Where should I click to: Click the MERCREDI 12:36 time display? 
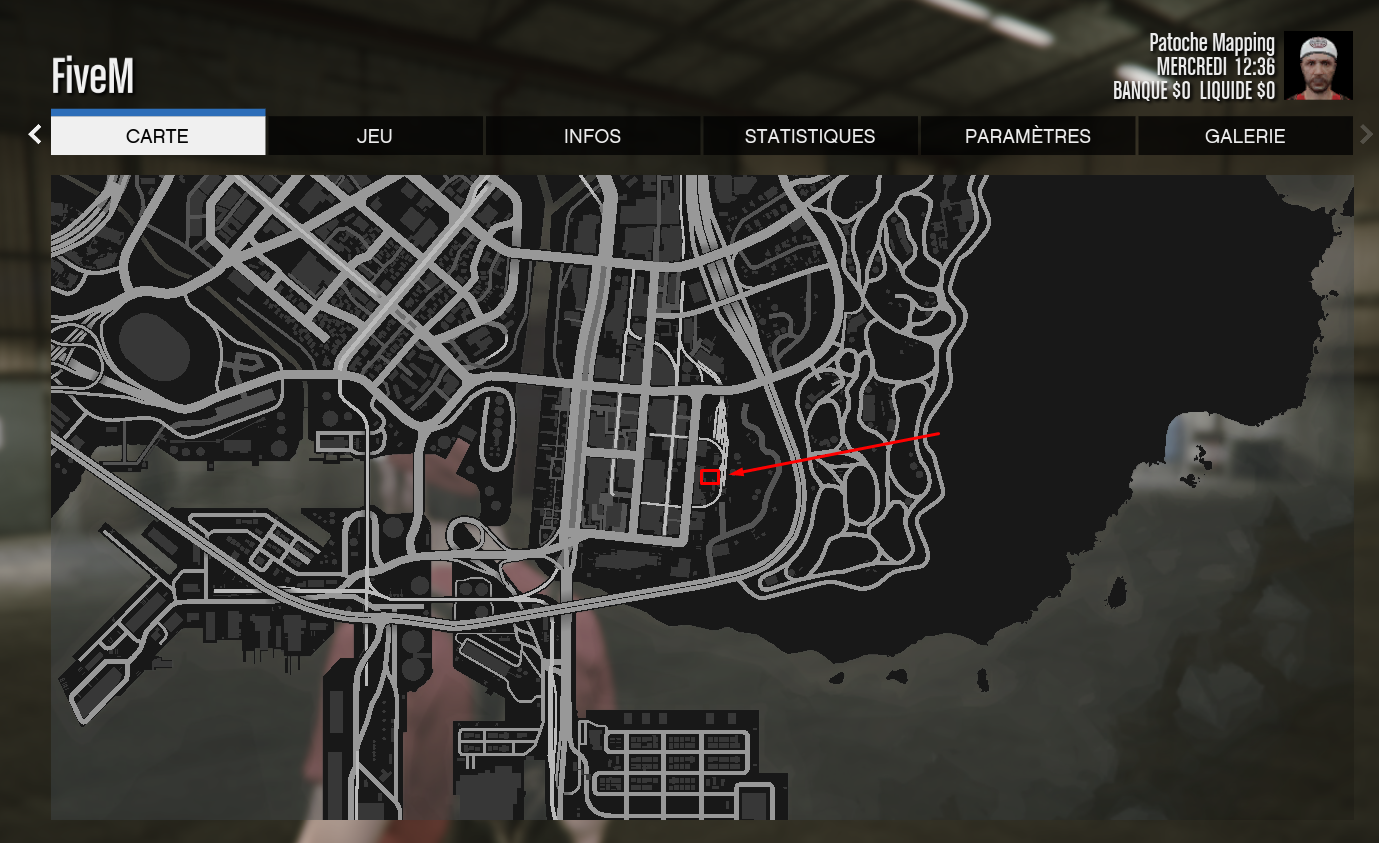pyautogui.click(x=1214, y=66)
